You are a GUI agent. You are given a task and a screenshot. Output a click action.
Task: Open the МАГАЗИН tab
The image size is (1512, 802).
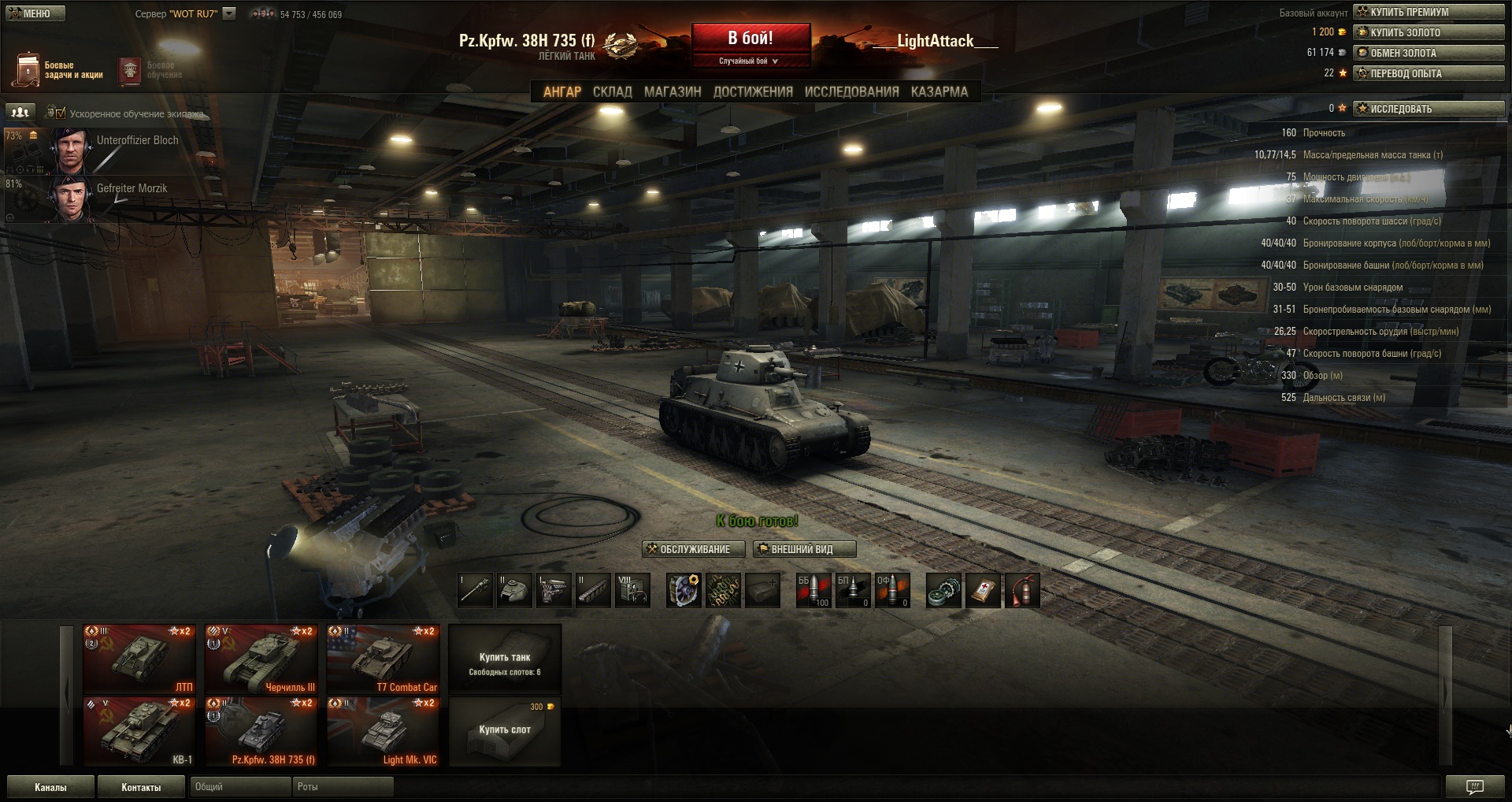673,91
